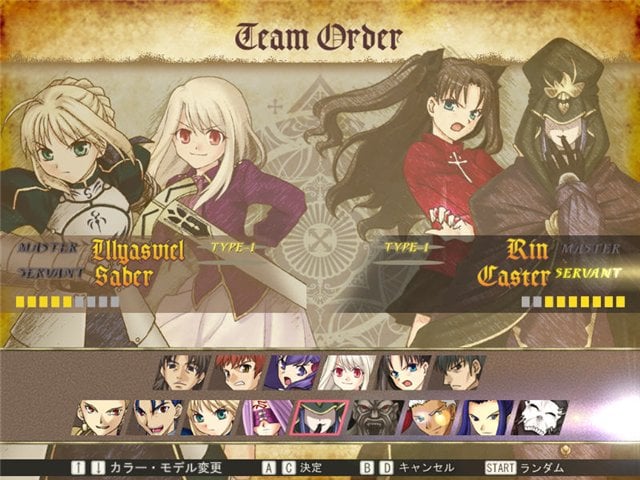Pick the skull-masked Assassin portrait
The height and width of the screenshot is (480, 640).
(x=536, y=418)
